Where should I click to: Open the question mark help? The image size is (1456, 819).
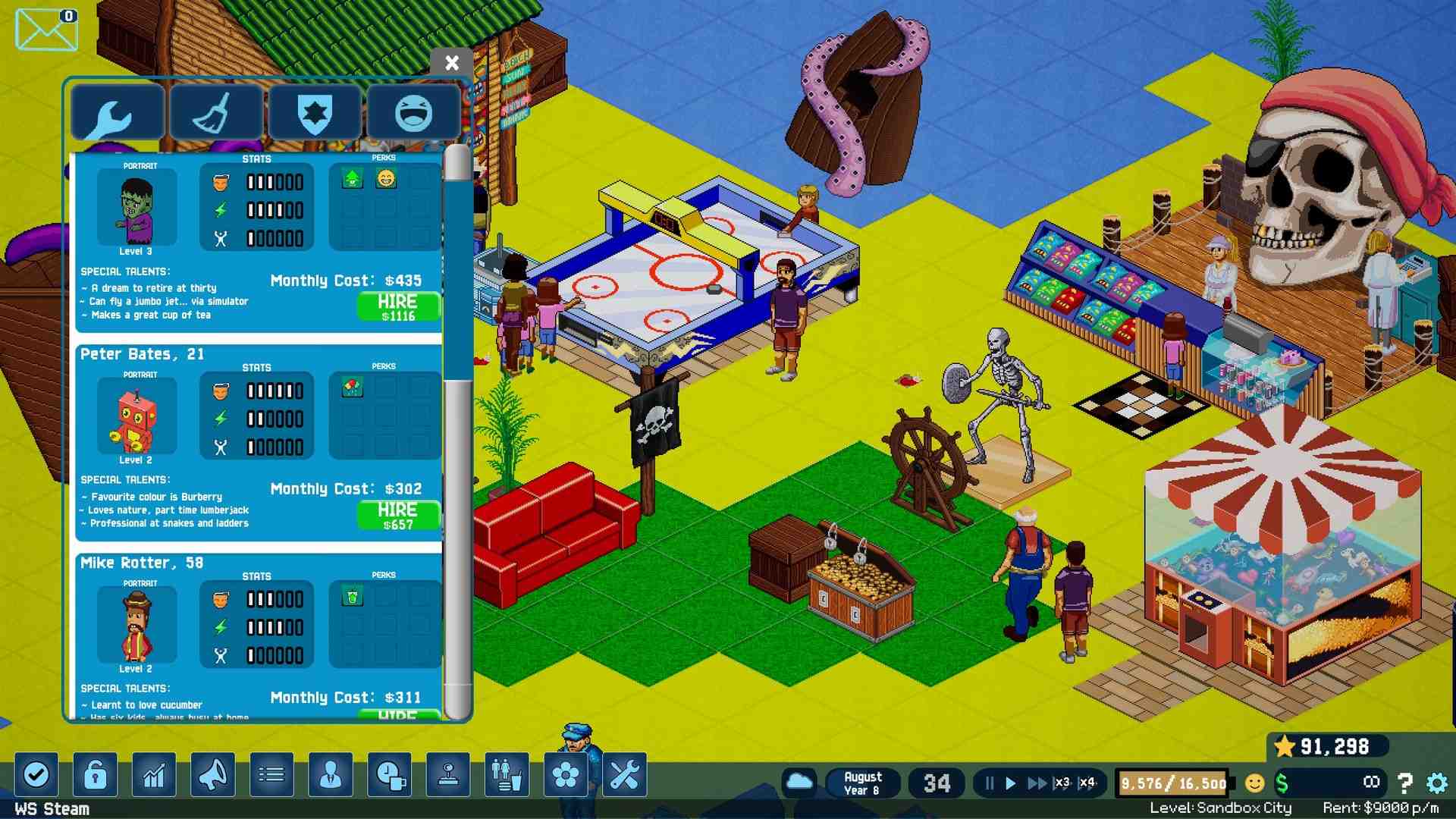coord(1404,783)
